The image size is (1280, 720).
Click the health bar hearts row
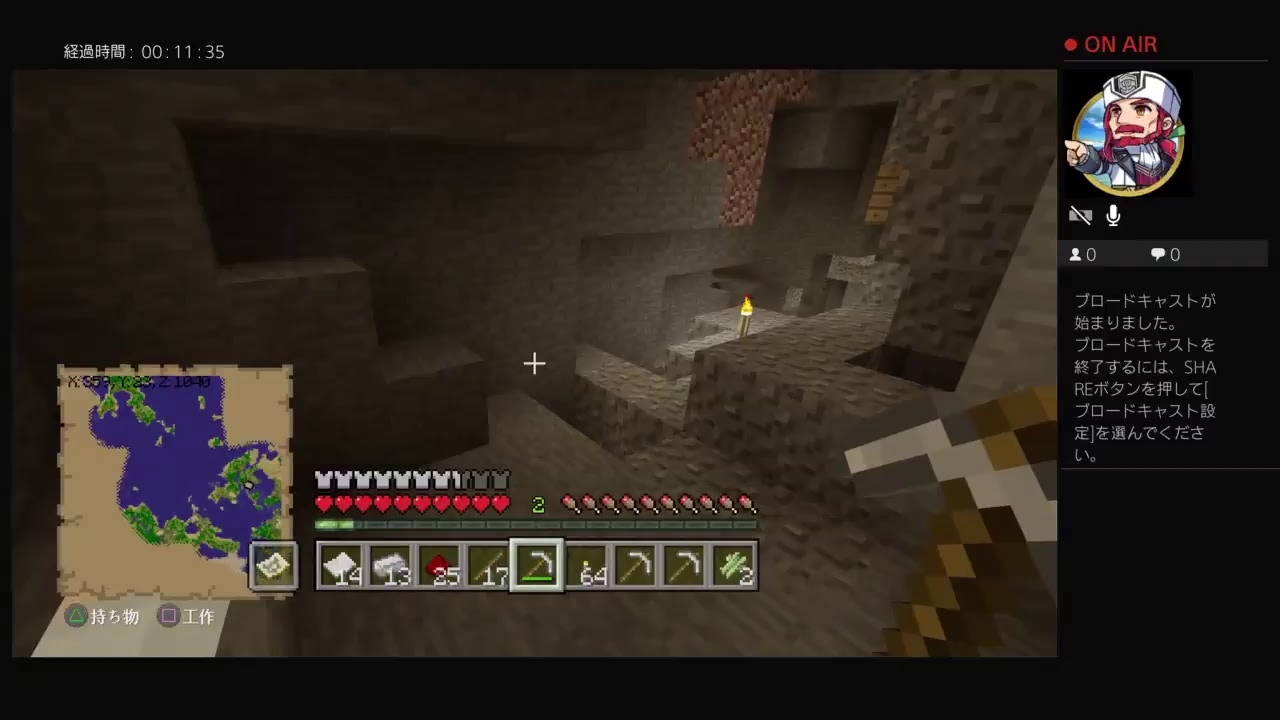pos(410,504)
